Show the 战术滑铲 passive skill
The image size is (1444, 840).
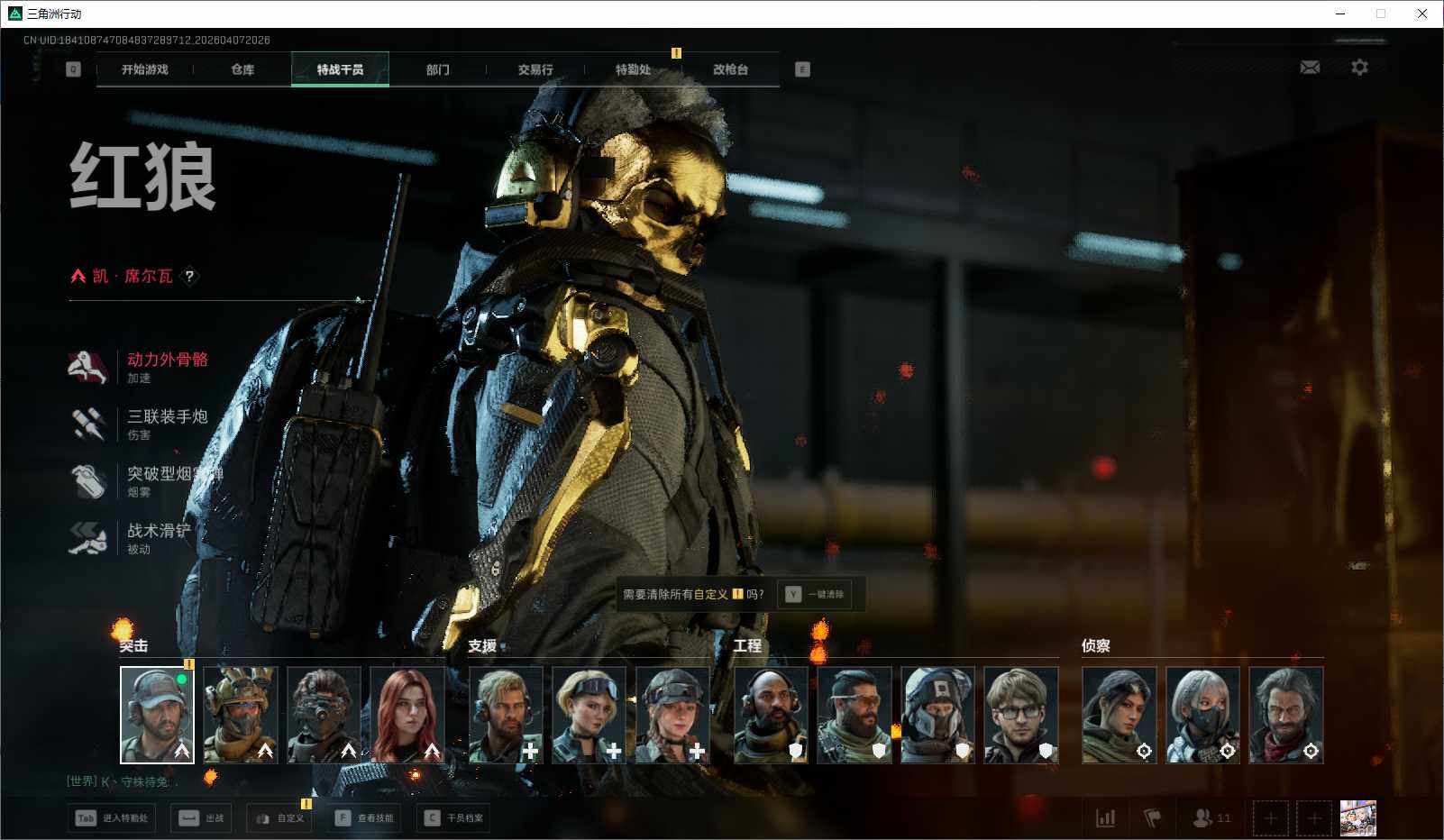158,532
